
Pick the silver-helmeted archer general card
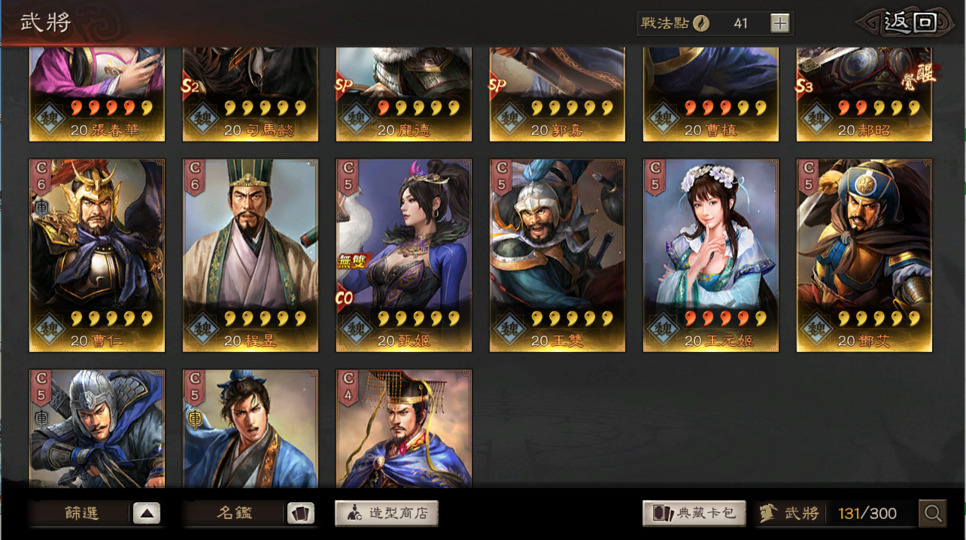(97, 428)
